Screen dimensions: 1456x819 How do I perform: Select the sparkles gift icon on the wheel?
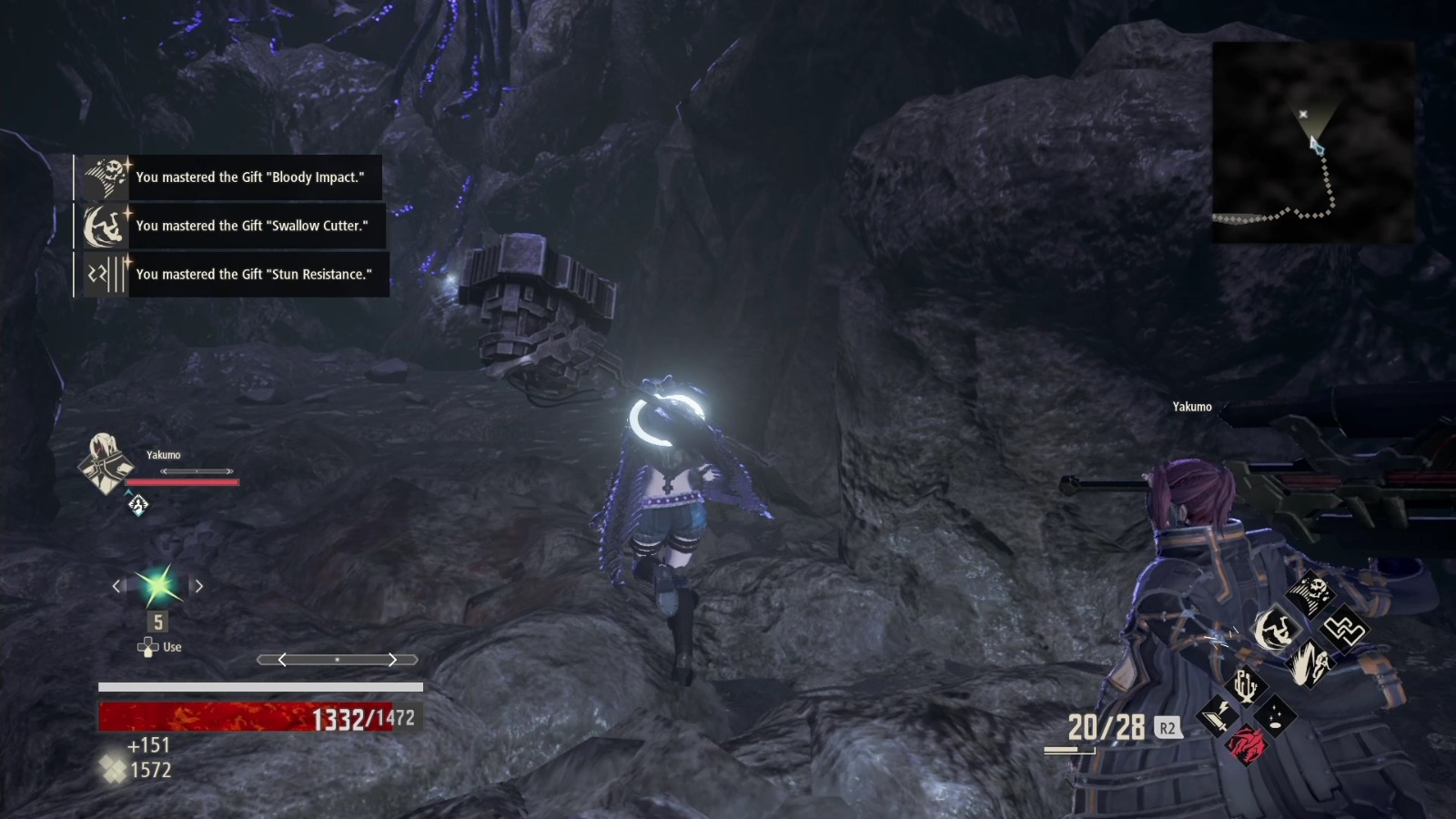(x=1274, y=716)
